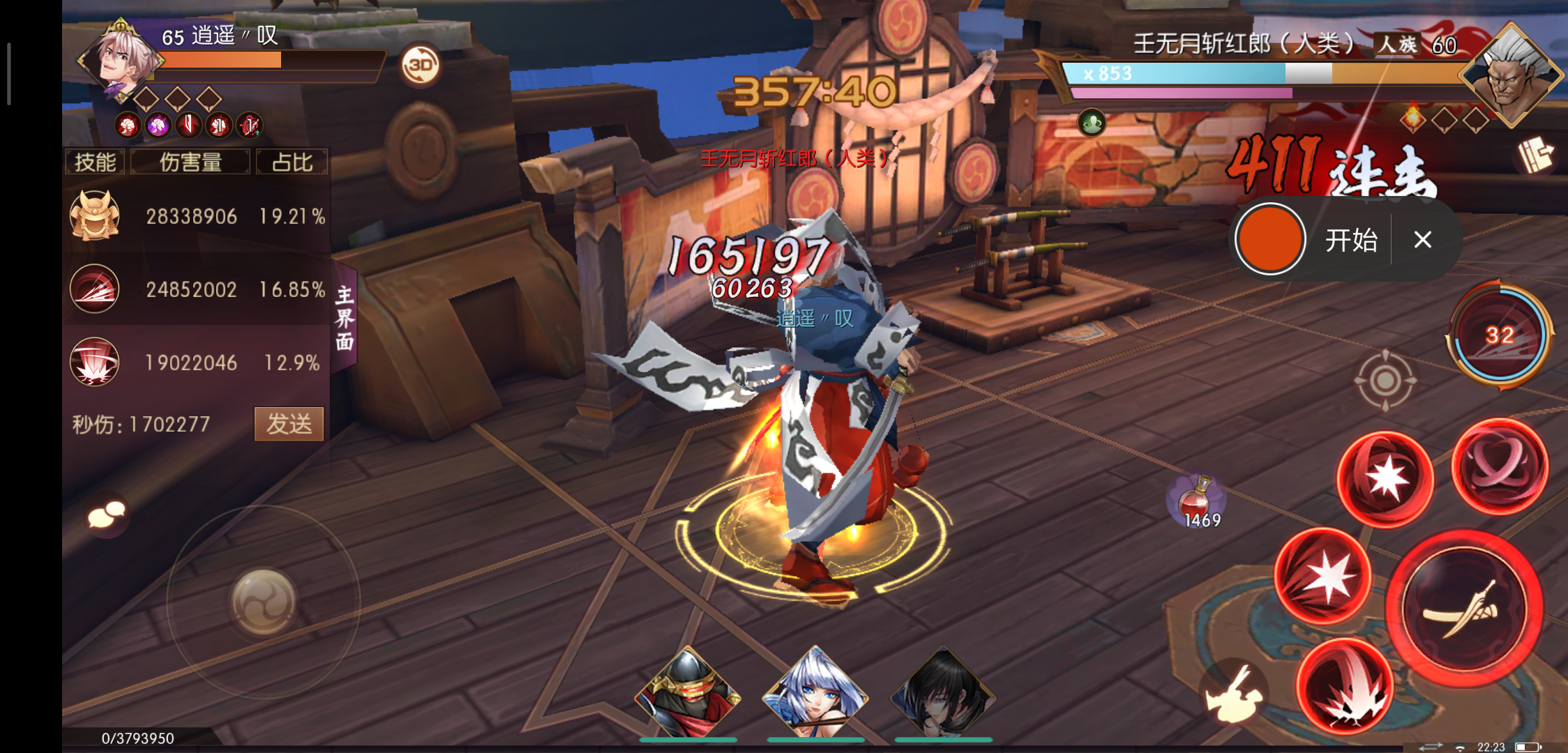Tap the whirlwind skill icon showing 12.9%
Image resolution: width=1568 pixels, height=753 pixels.
click(94, 363)
